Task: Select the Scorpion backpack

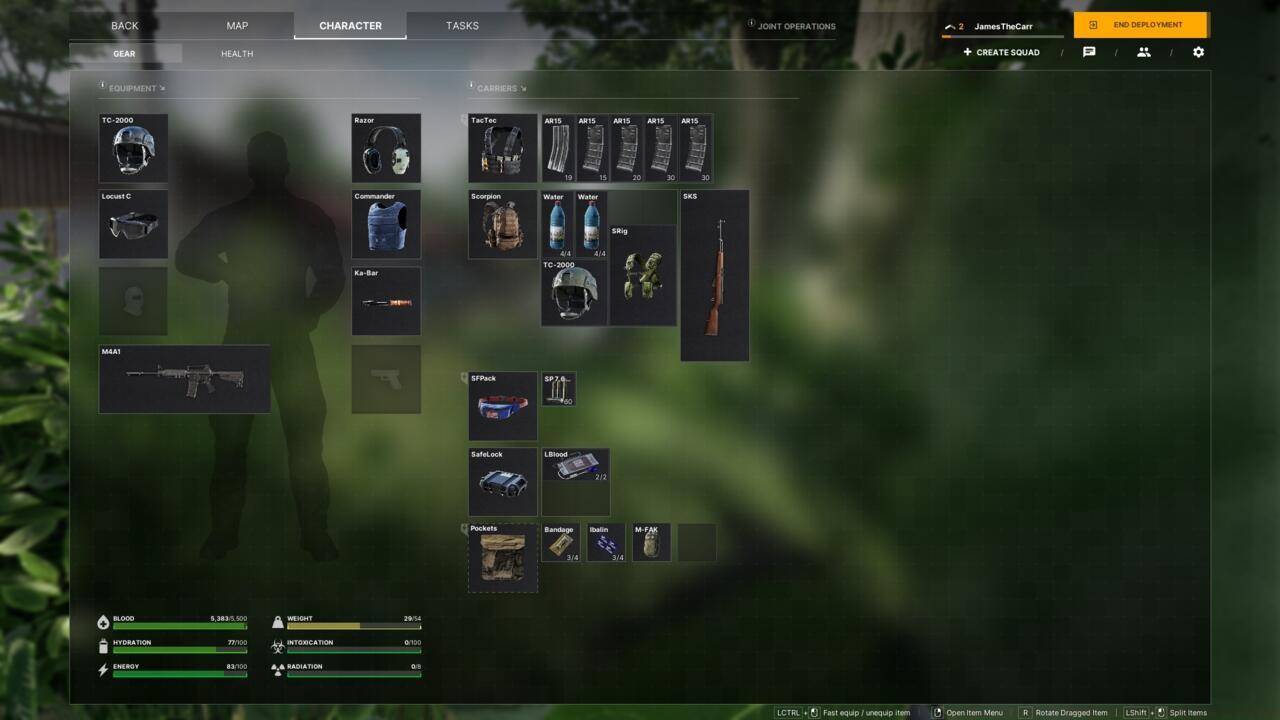Action: pos(502,223)
